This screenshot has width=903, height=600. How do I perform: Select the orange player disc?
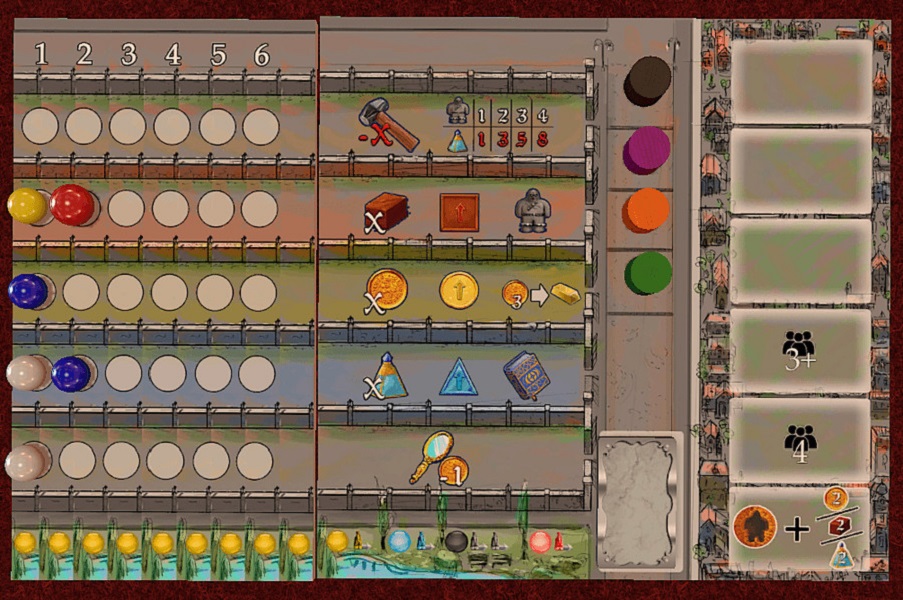pyautogui.click(x=647, y=211)
